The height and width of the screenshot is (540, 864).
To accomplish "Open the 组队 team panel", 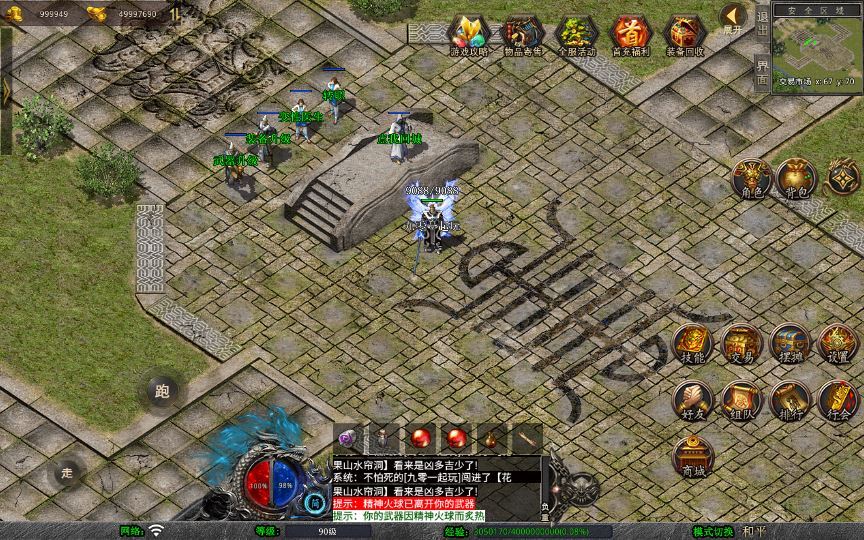I will pyautogui.click(x=742, y=400).
